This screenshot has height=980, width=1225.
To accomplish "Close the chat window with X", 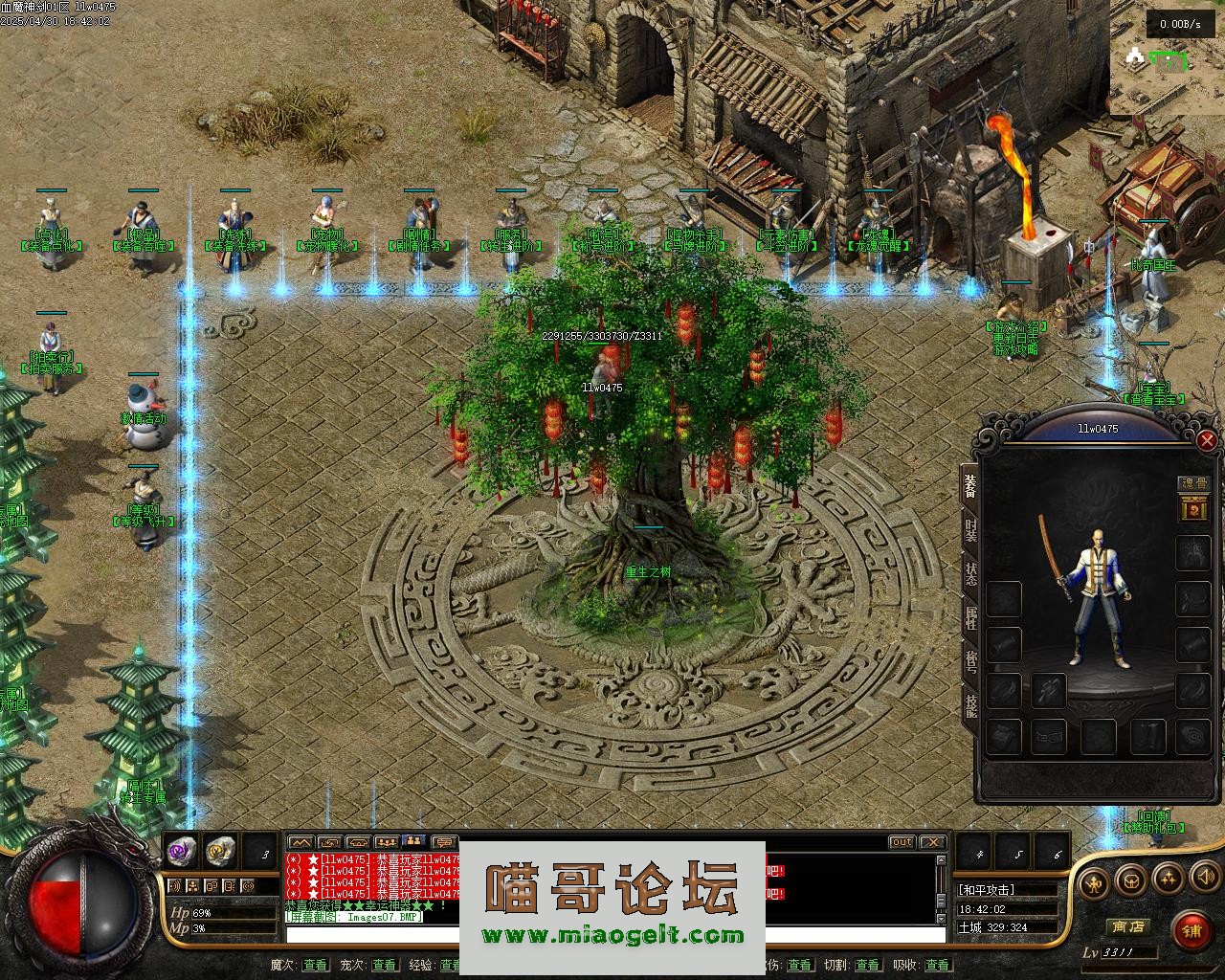I will (931, 842).
